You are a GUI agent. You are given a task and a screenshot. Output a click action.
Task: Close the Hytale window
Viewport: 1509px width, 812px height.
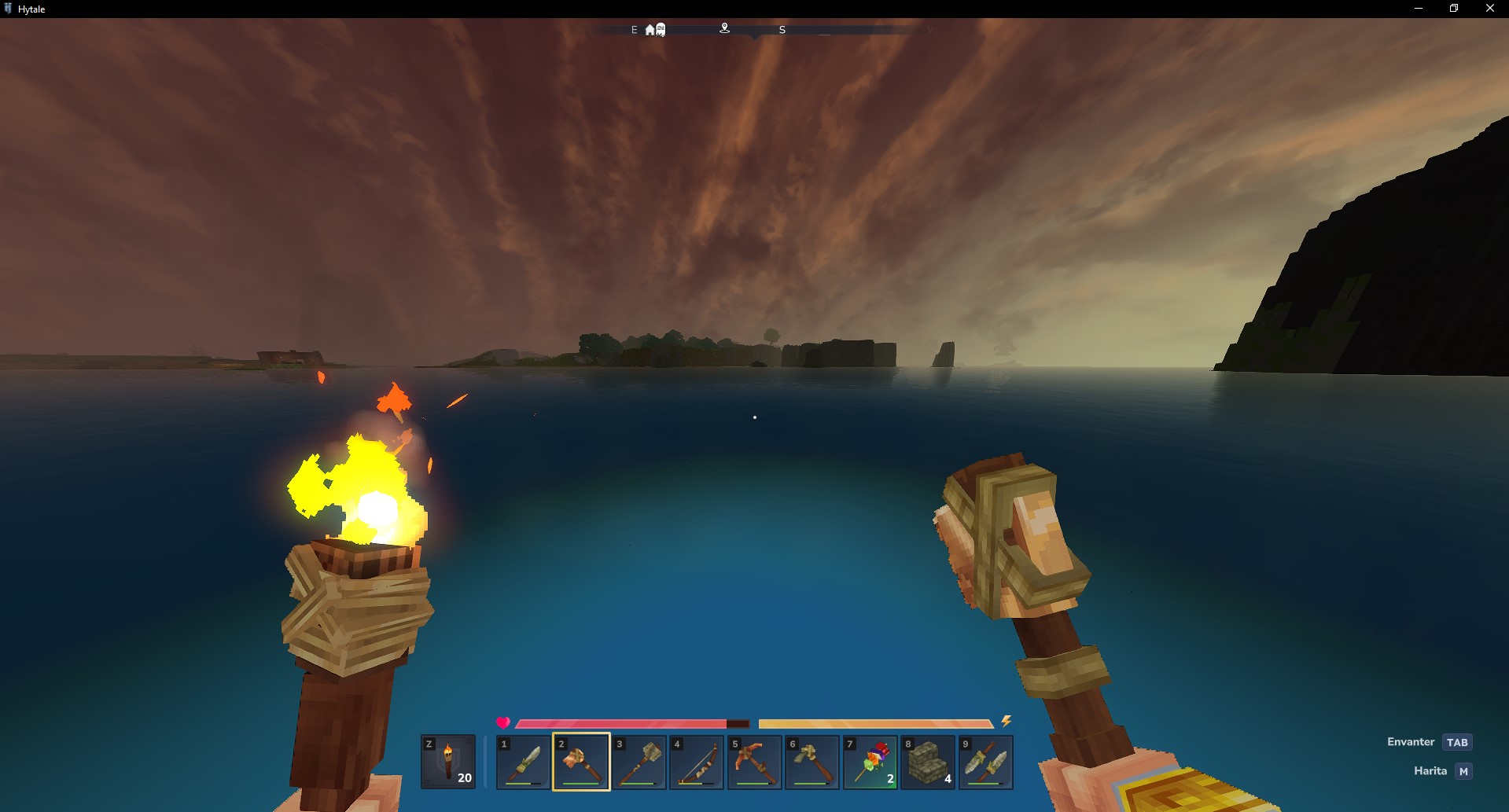[1489, 9]
